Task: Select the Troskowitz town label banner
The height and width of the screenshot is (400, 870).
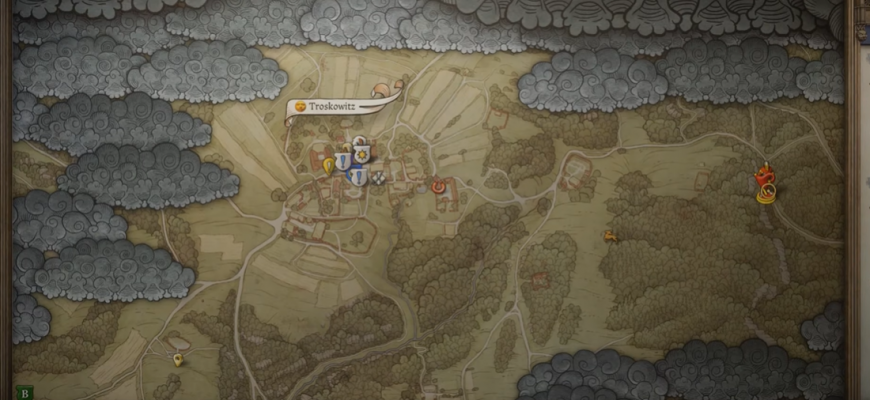Action: tap(333, 106)
